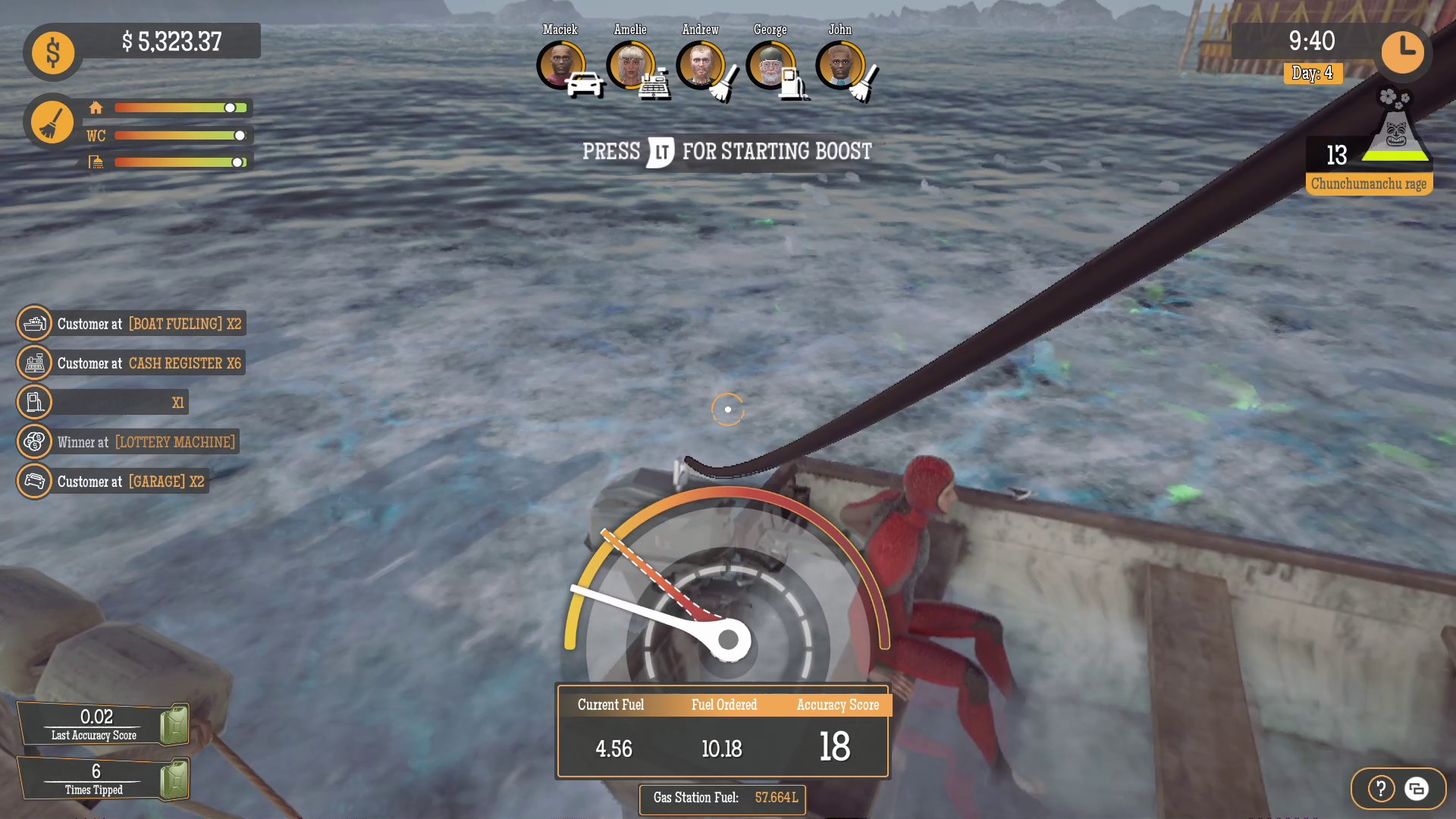The height and width of the screenshot is (819, 1456).
Task: Click the Gas Station Fuel readout bar
Action: point(722,799)
